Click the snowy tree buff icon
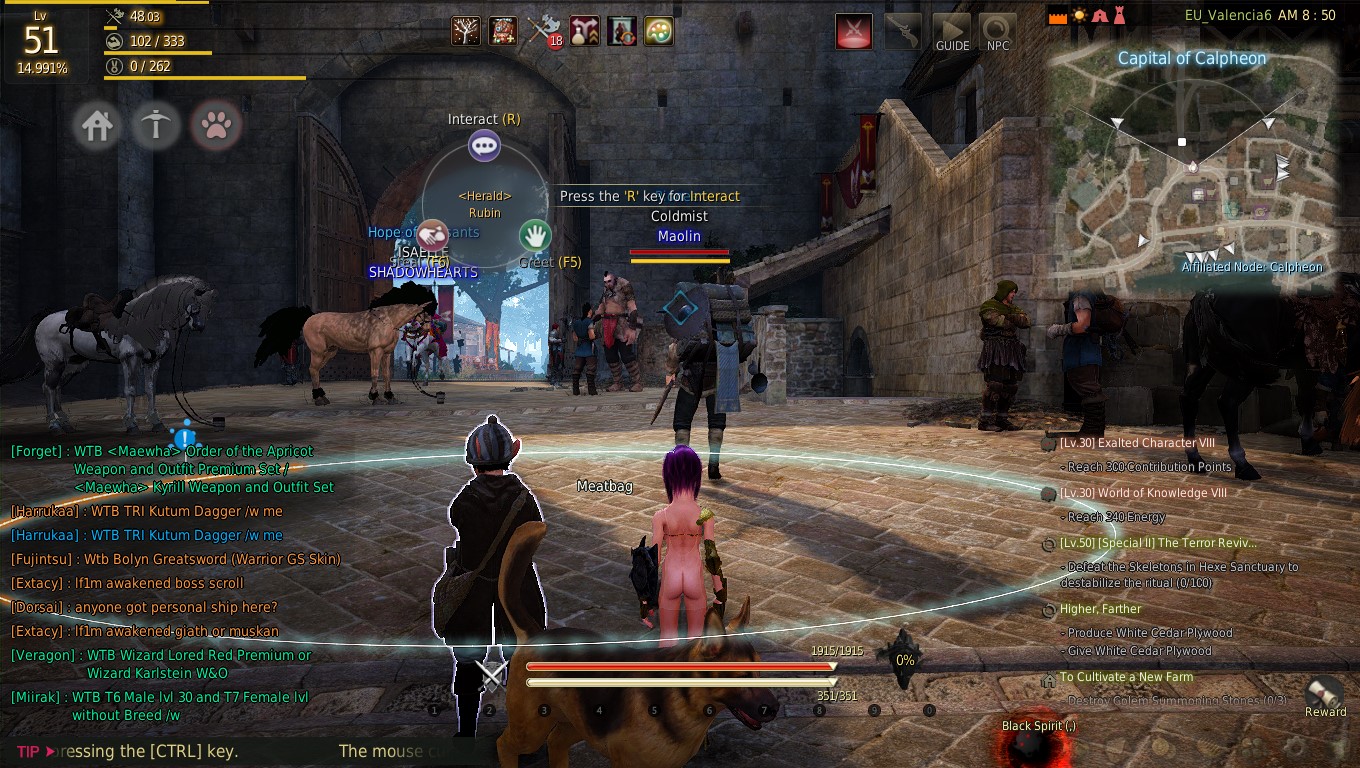 [x=465, y=31]
